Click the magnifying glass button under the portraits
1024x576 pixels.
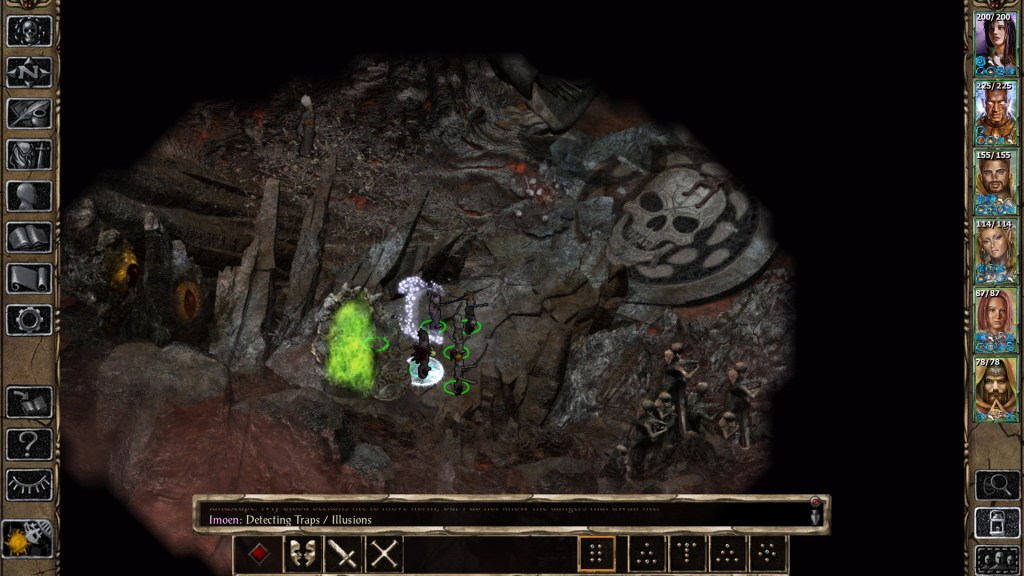996,485
